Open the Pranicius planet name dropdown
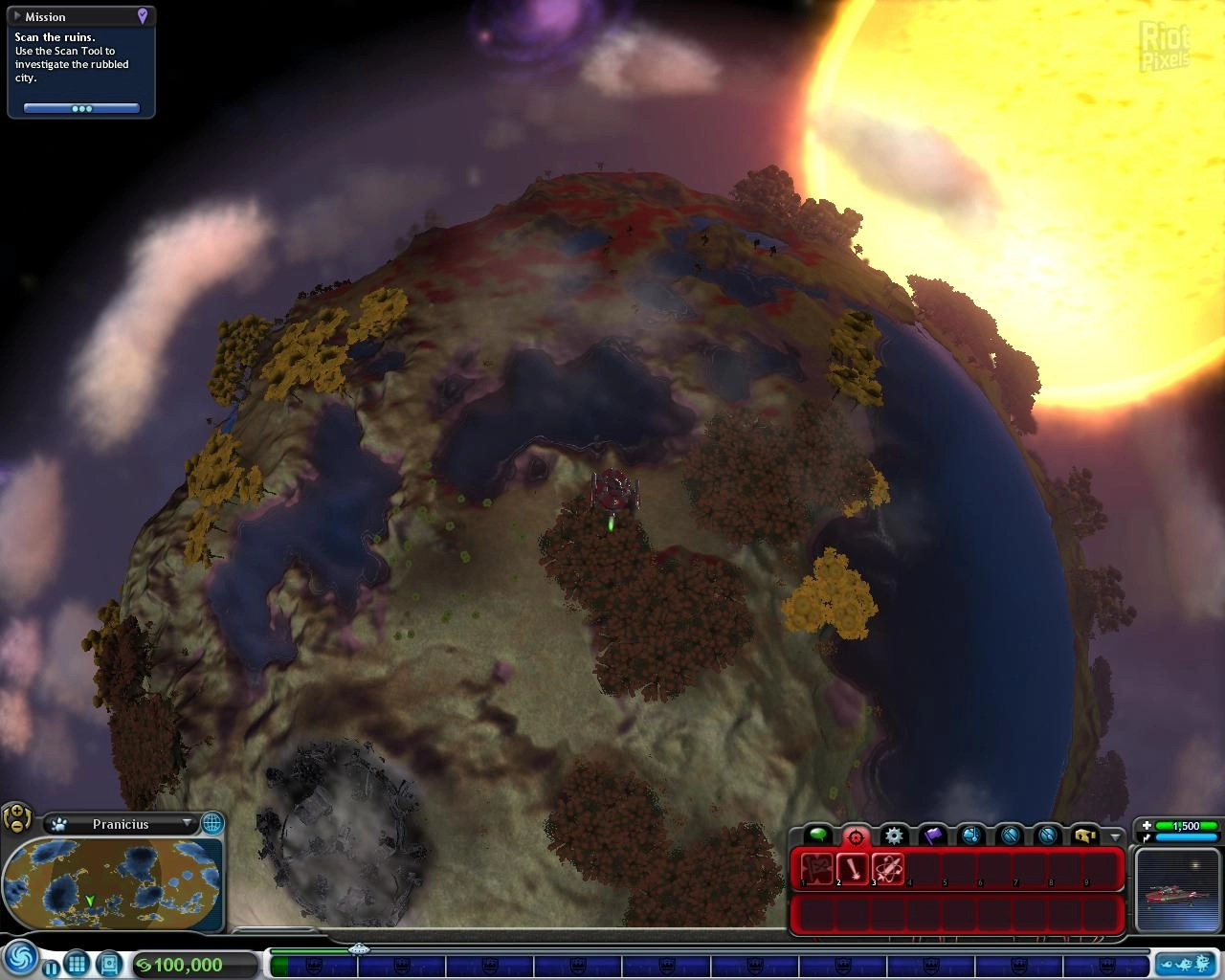This screenshot has width=1225, height=980. pyautogui.click(x=187, y=823)
